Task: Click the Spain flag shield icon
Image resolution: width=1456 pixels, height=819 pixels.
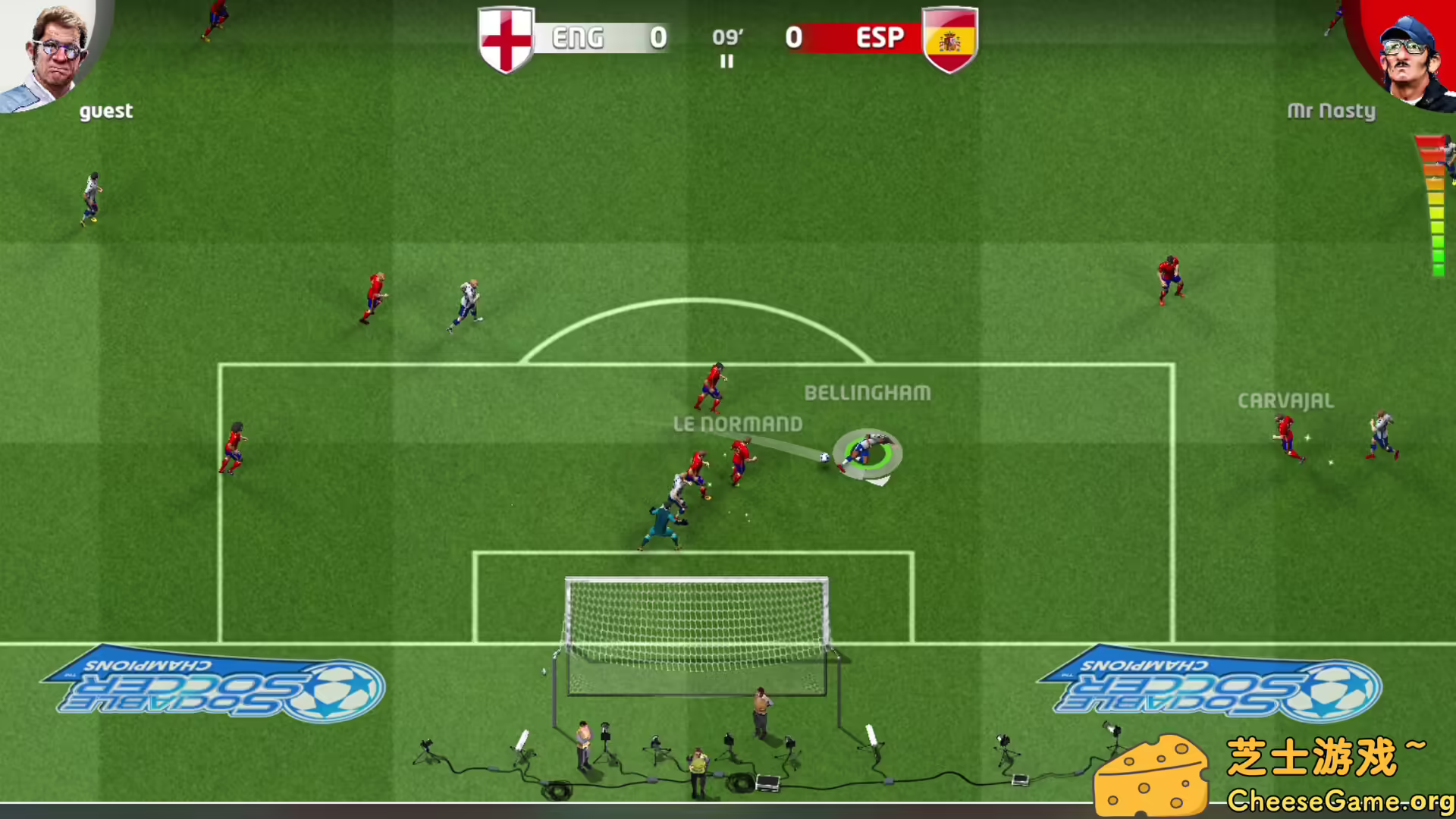Action: click(x=949, y=38)
